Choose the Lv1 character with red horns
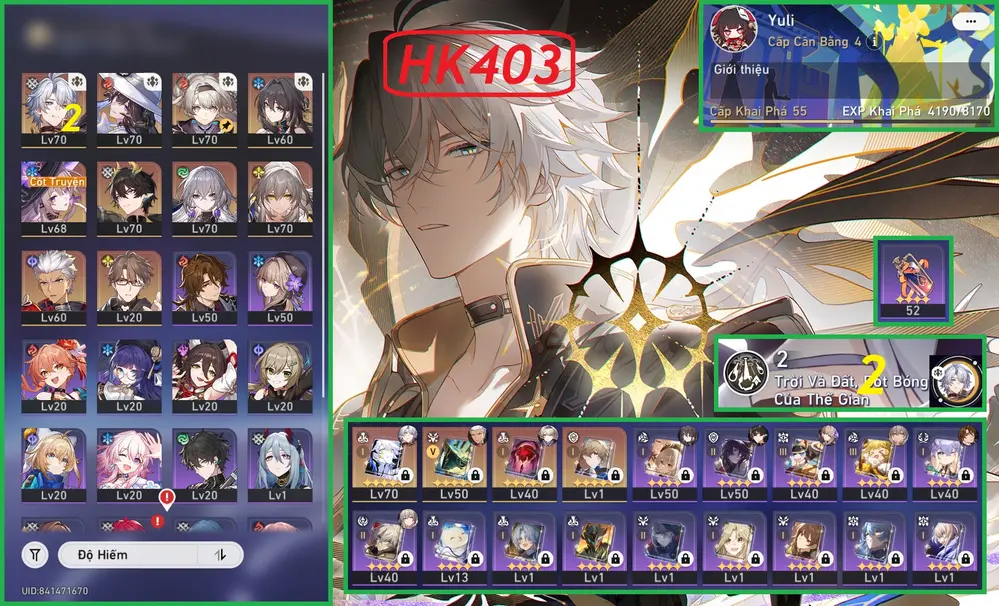 (273, 460)
